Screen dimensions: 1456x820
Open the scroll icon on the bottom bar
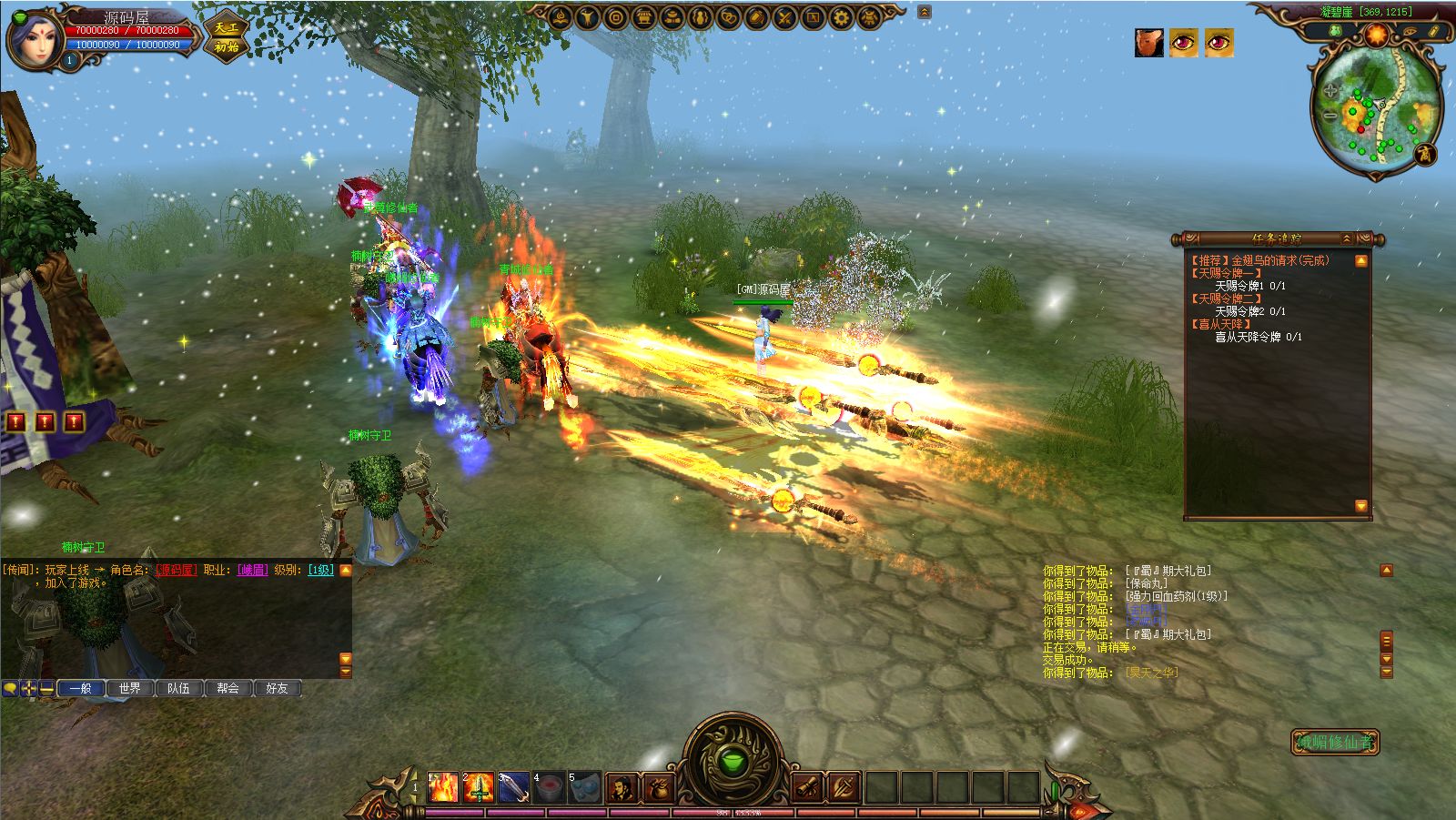[806, 787]
